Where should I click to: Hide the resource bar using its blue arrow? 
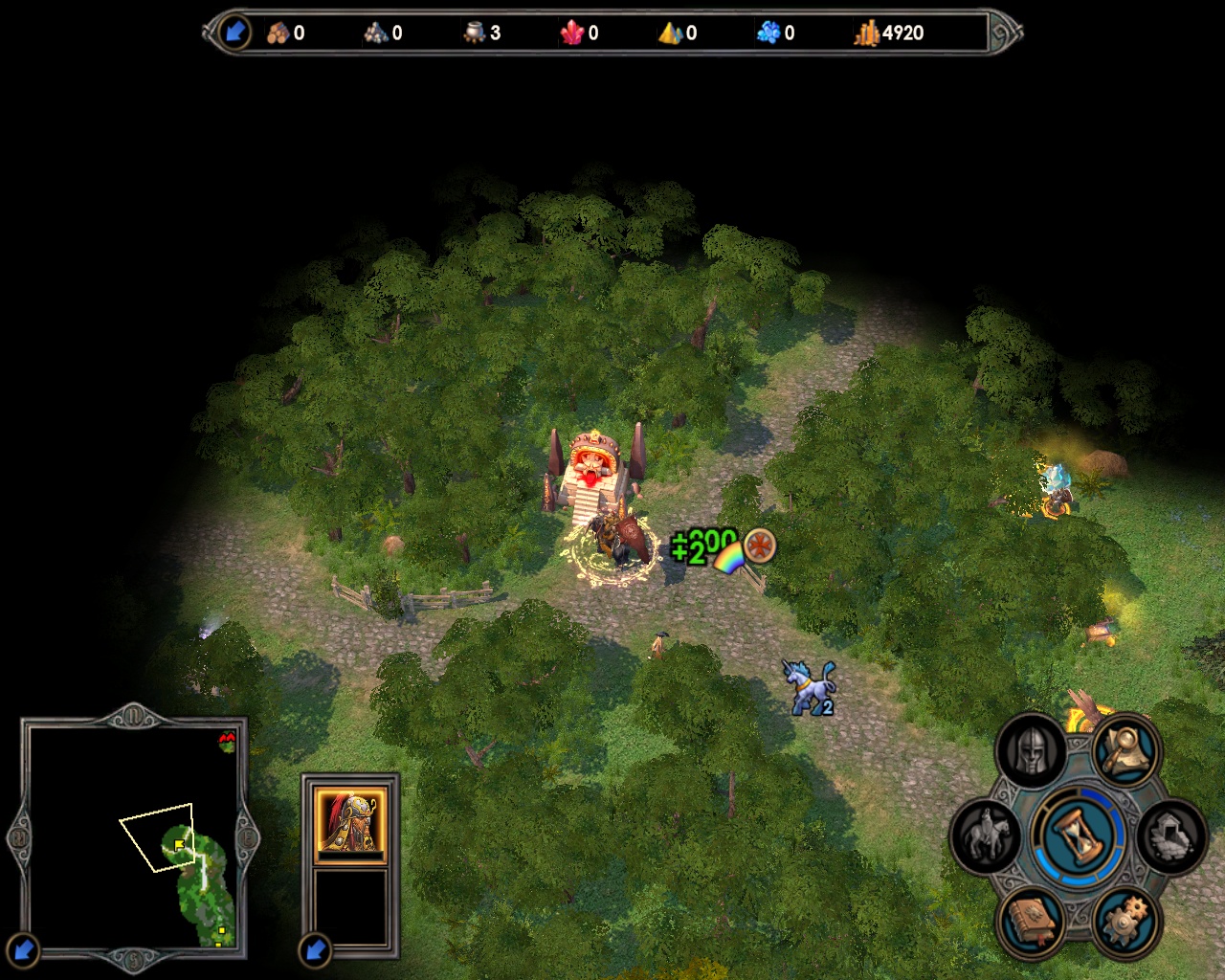(234, 33)
